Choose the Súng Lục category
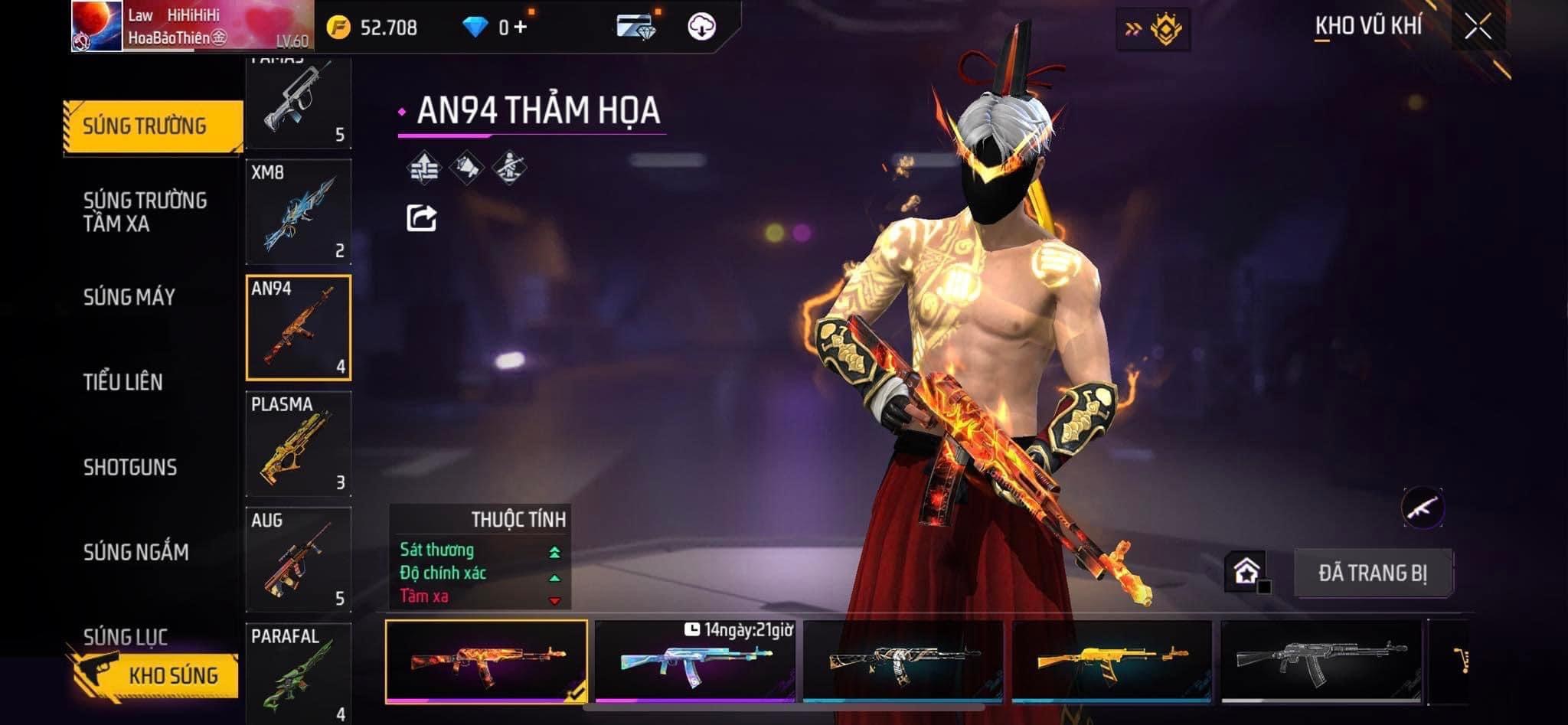 (126, 635)
